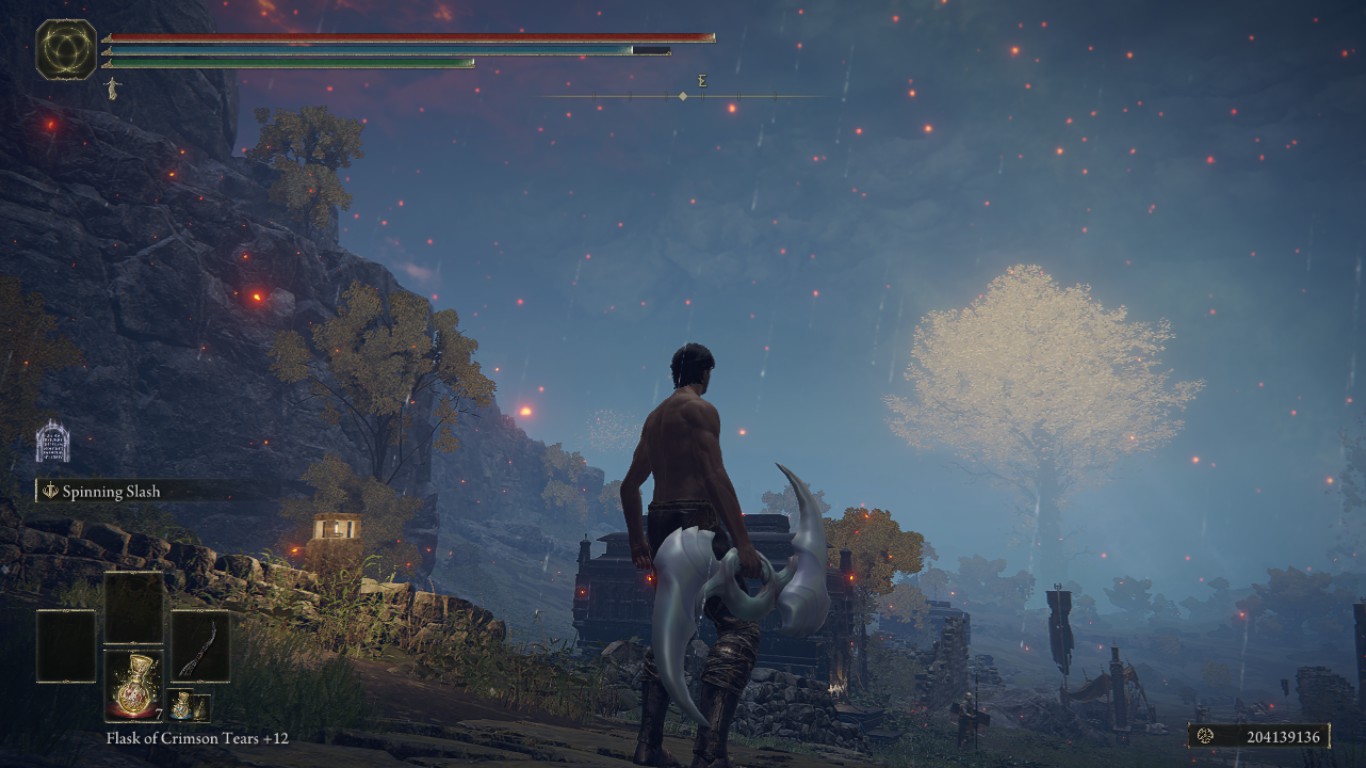The image size is (1366, 768).
Task: Click the stone tablet icon above Spinning Slash
Action: [52, 442]
